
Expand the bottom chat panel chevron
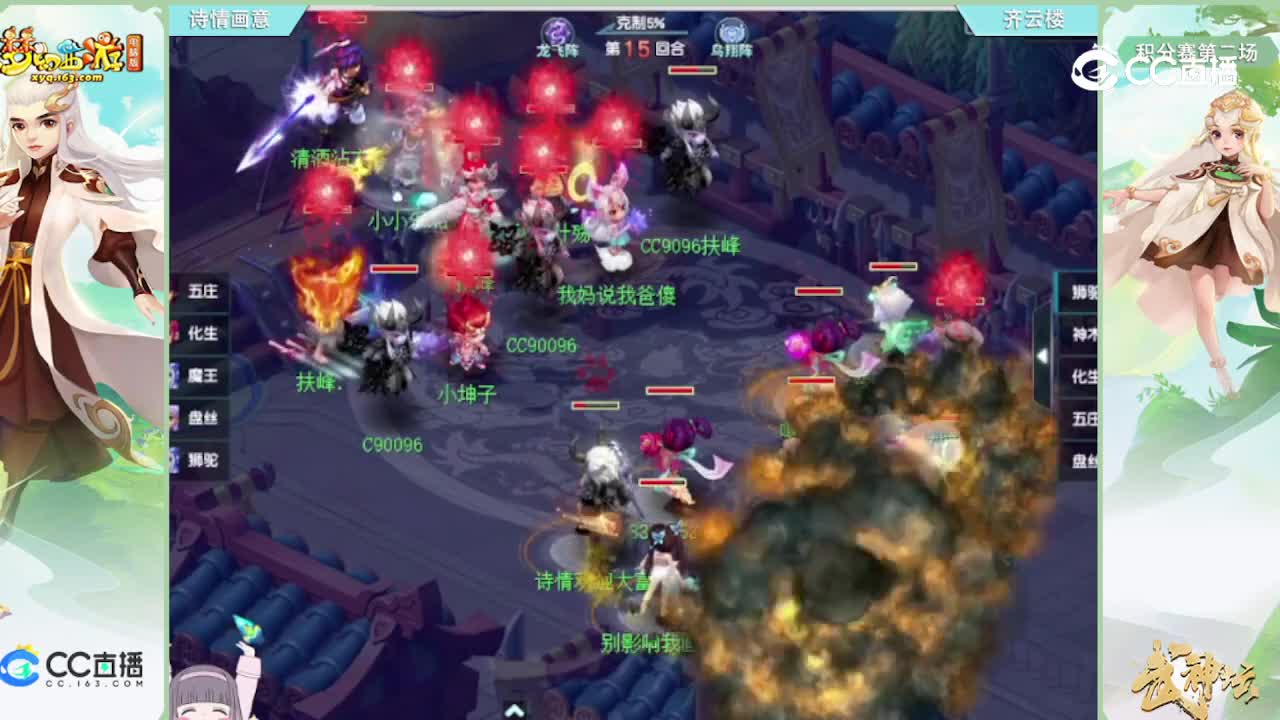pos(512,712)
